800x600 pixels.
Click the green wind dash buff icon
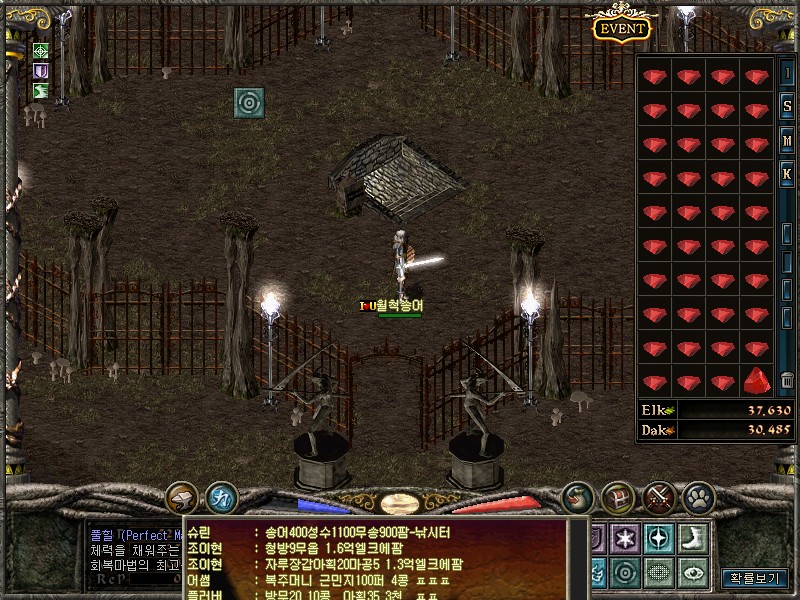tap(41, 91)
